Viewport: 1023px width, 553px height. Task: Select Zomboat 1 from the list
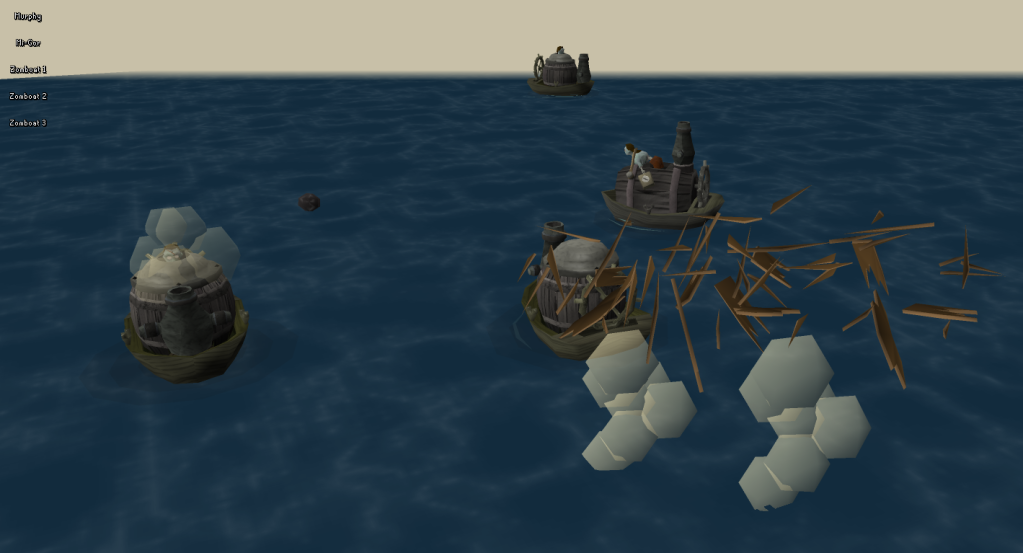tap(28, 70)
